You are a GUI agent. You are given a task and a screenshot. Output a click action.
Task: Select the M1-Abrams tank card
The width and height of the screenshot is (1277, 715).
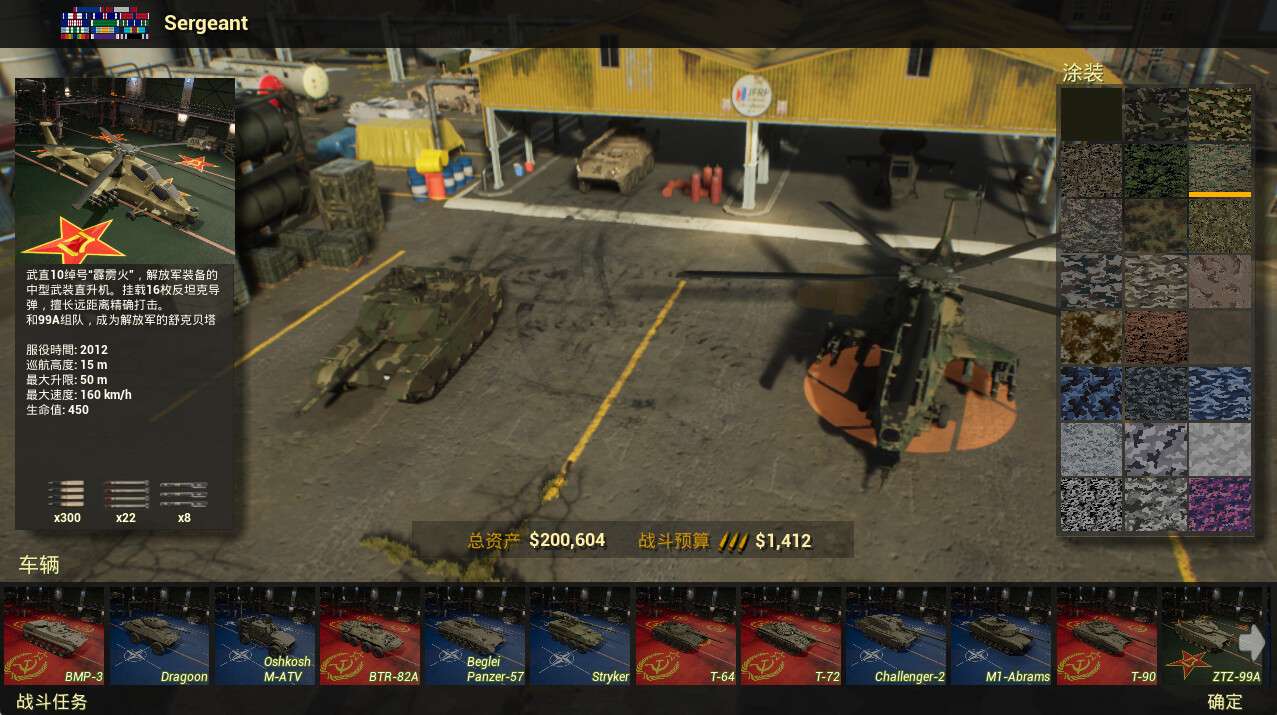point(1001,636)
